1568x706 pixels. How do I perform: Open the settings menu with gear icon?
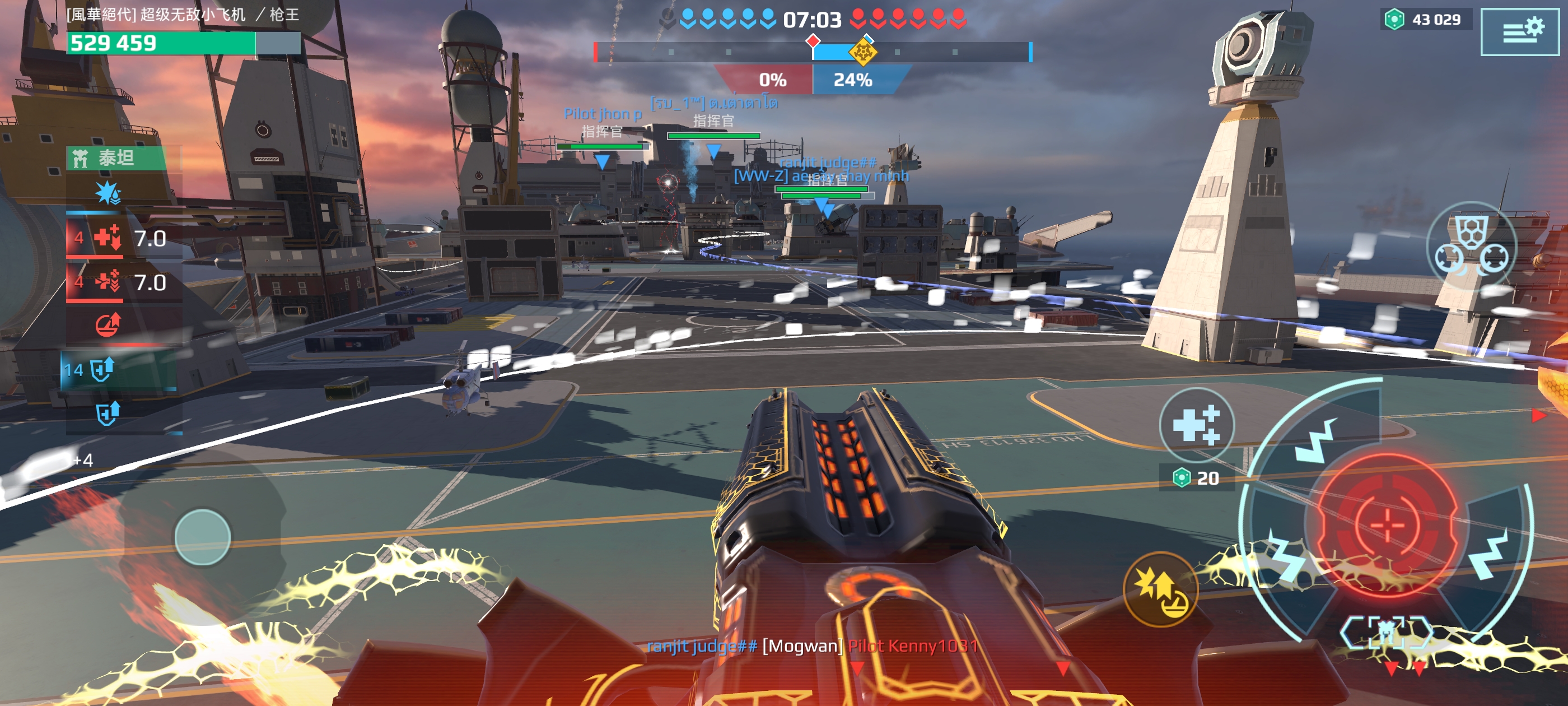1519,32
